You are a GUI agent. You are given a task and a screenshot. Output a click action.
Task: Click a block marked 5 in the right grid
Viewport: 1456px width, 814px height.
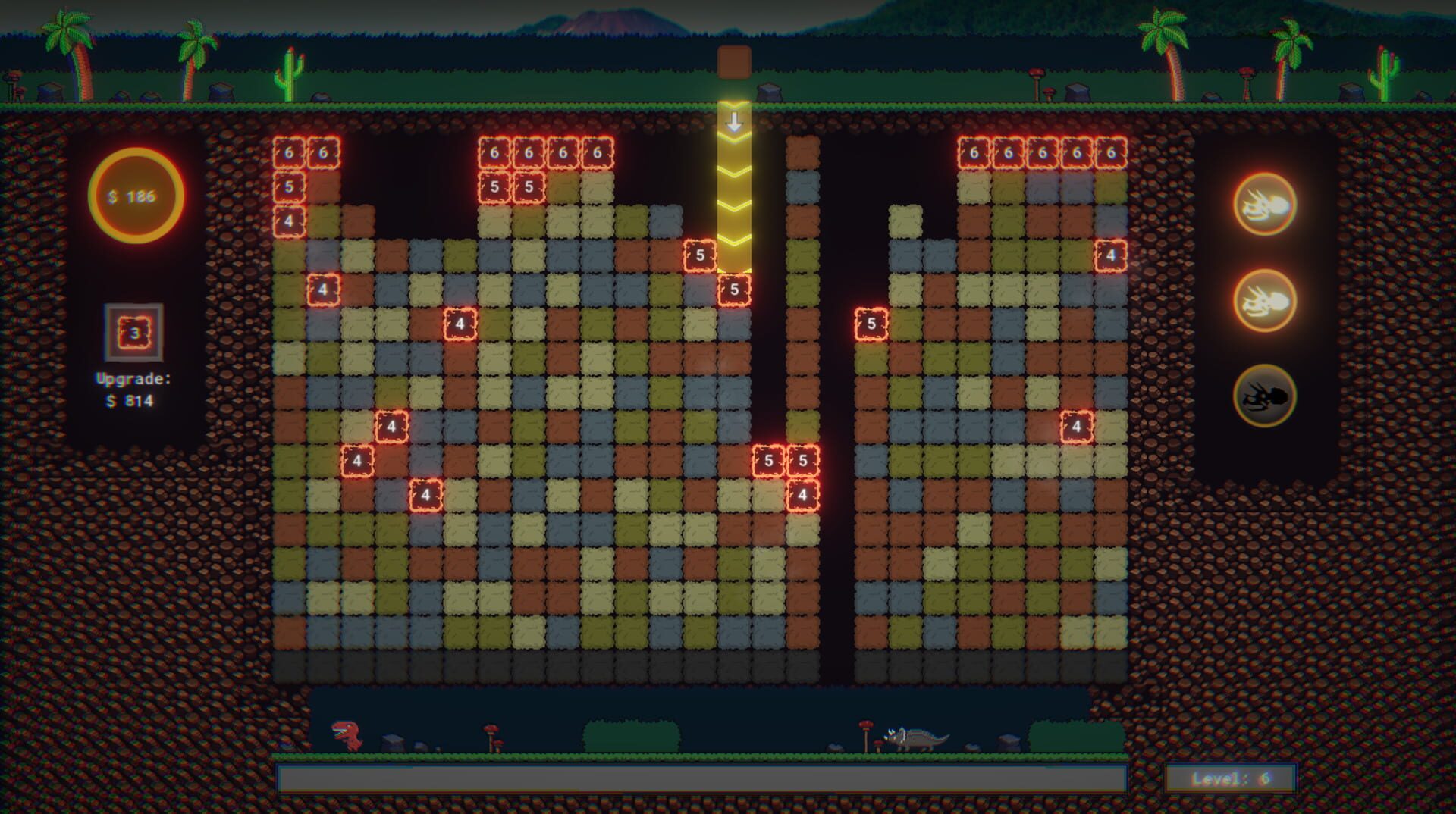pos(870,322)
